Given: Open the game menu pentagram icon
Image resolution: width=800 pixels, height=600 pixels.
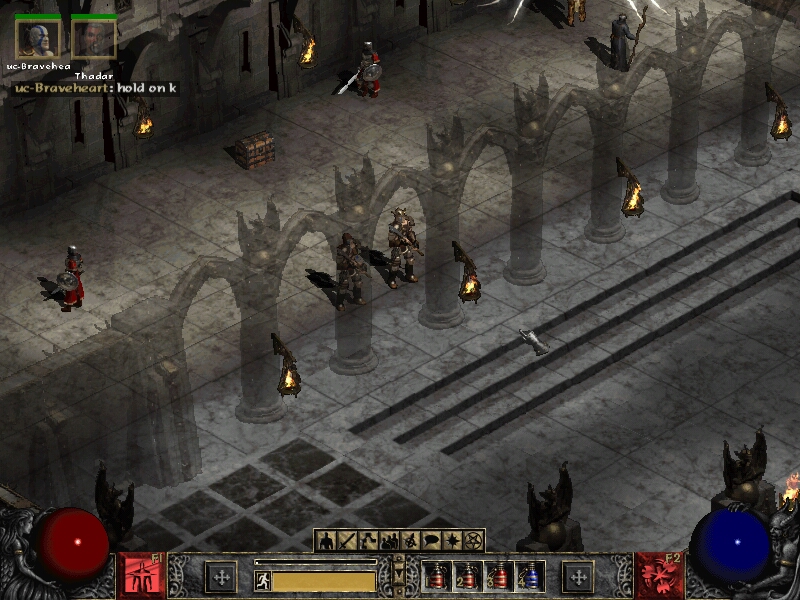Looking at the screenshot, I should (x=473, y=541).
